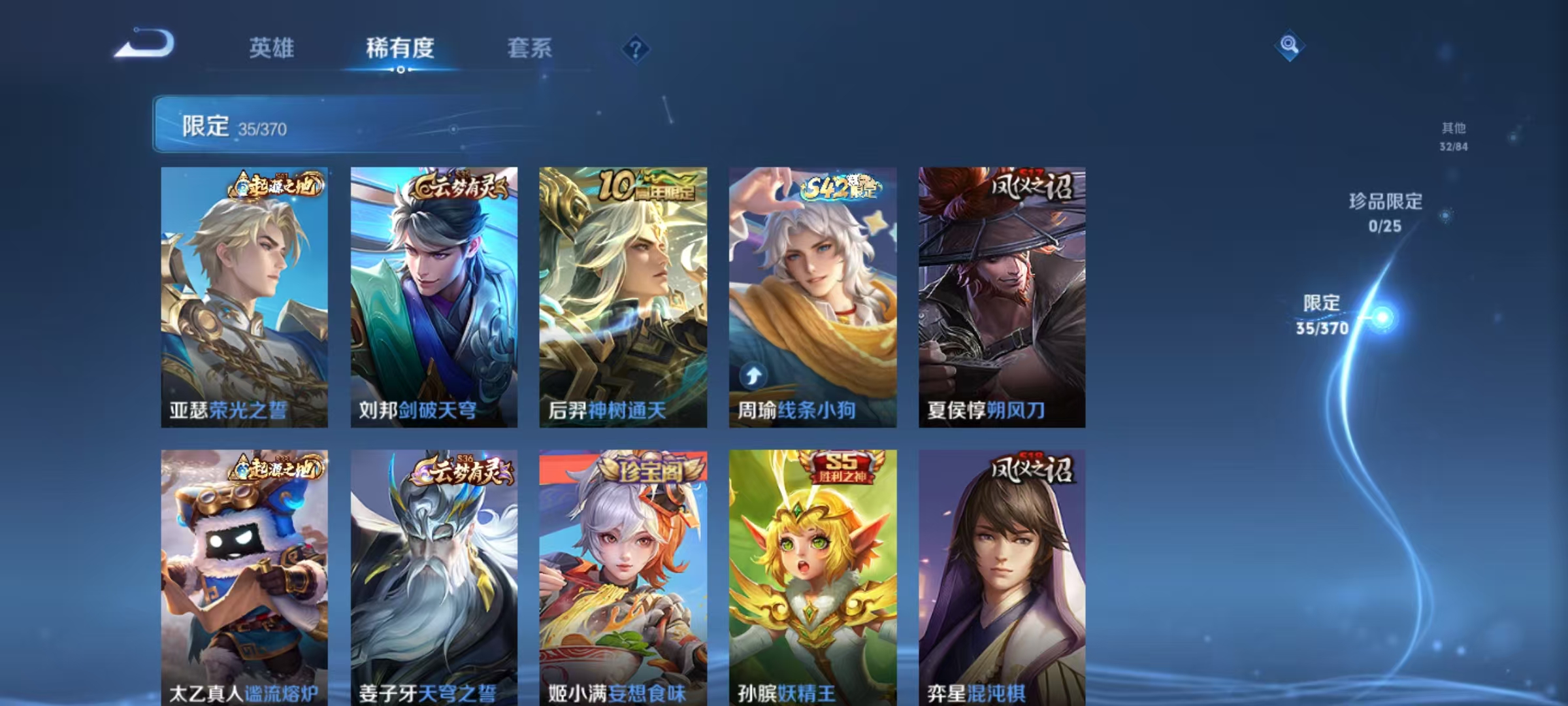The width and height of the screenshot is (1568, 706).
Task: Expand the 限定 35/370 header bar
Action: pyautogui.click(x=366, y=126)
